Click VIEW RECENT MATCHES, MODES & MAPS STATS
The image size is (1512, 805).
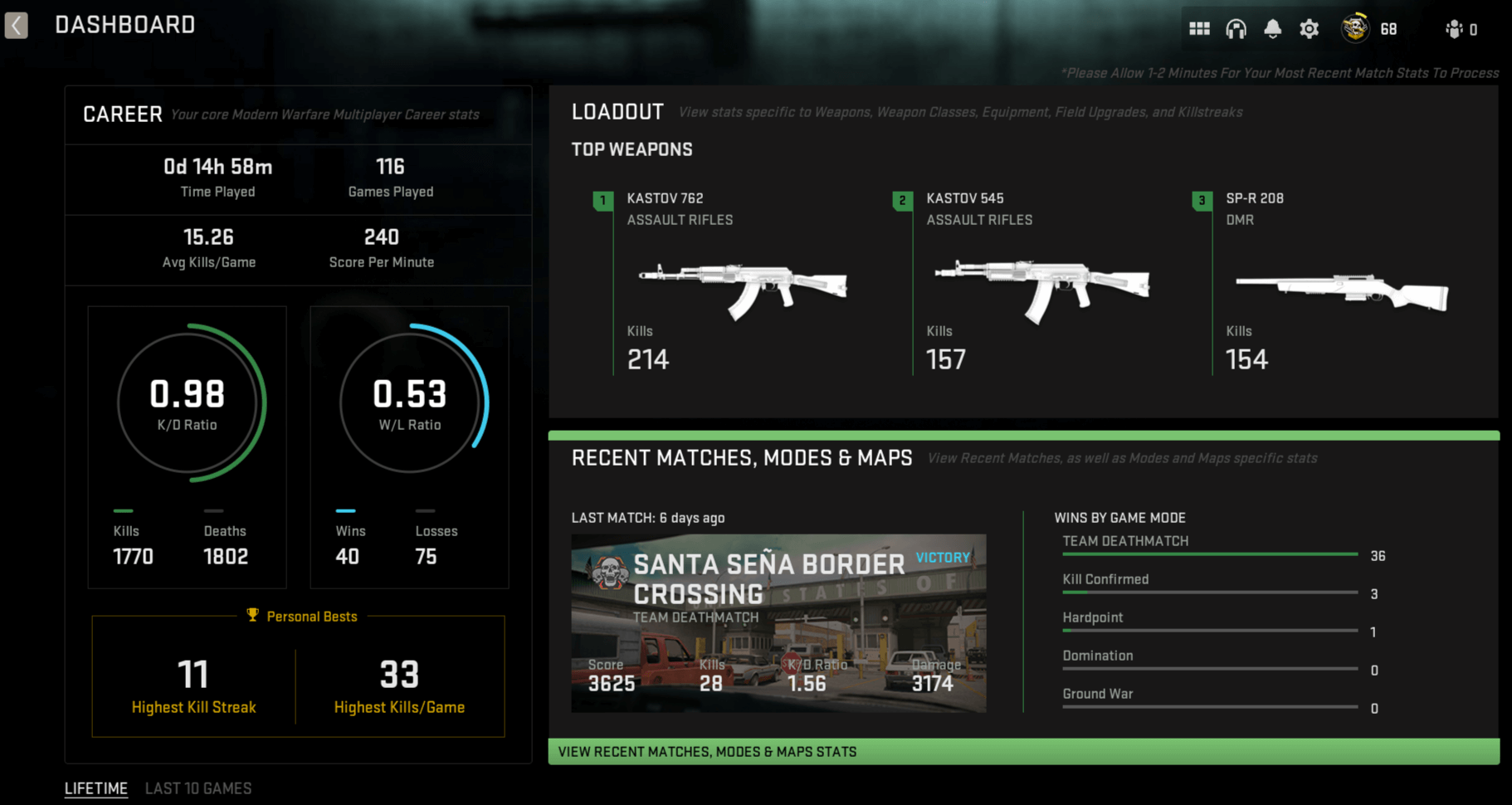(x=706, y=751)
